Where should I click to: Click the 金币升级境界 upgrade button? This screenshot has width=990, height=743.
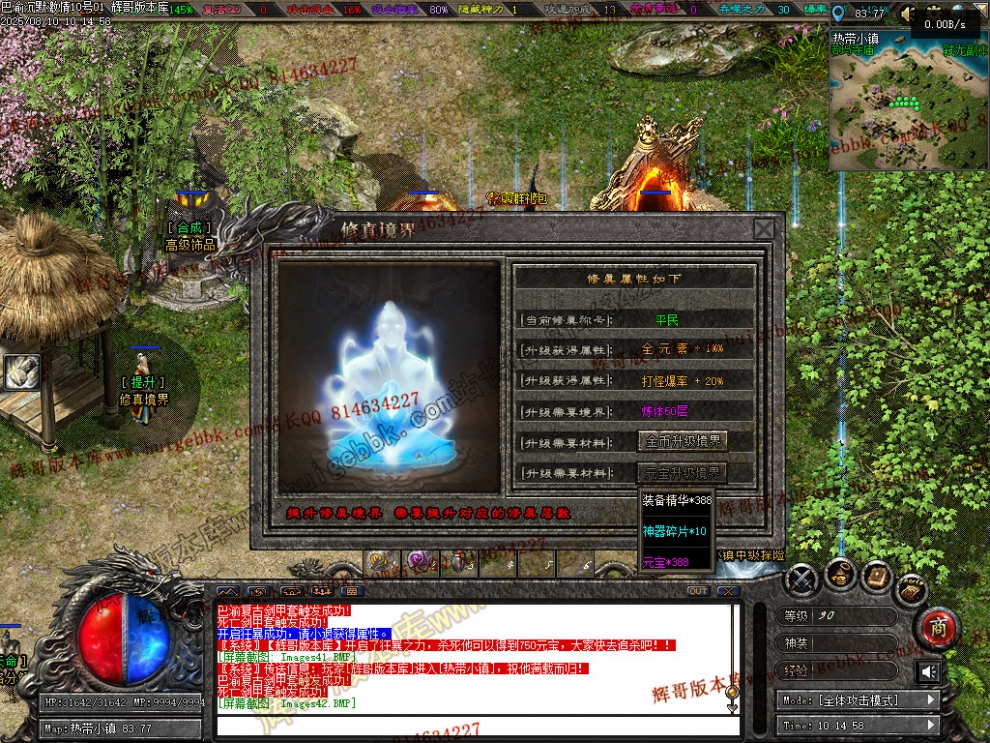coord(683,441)
